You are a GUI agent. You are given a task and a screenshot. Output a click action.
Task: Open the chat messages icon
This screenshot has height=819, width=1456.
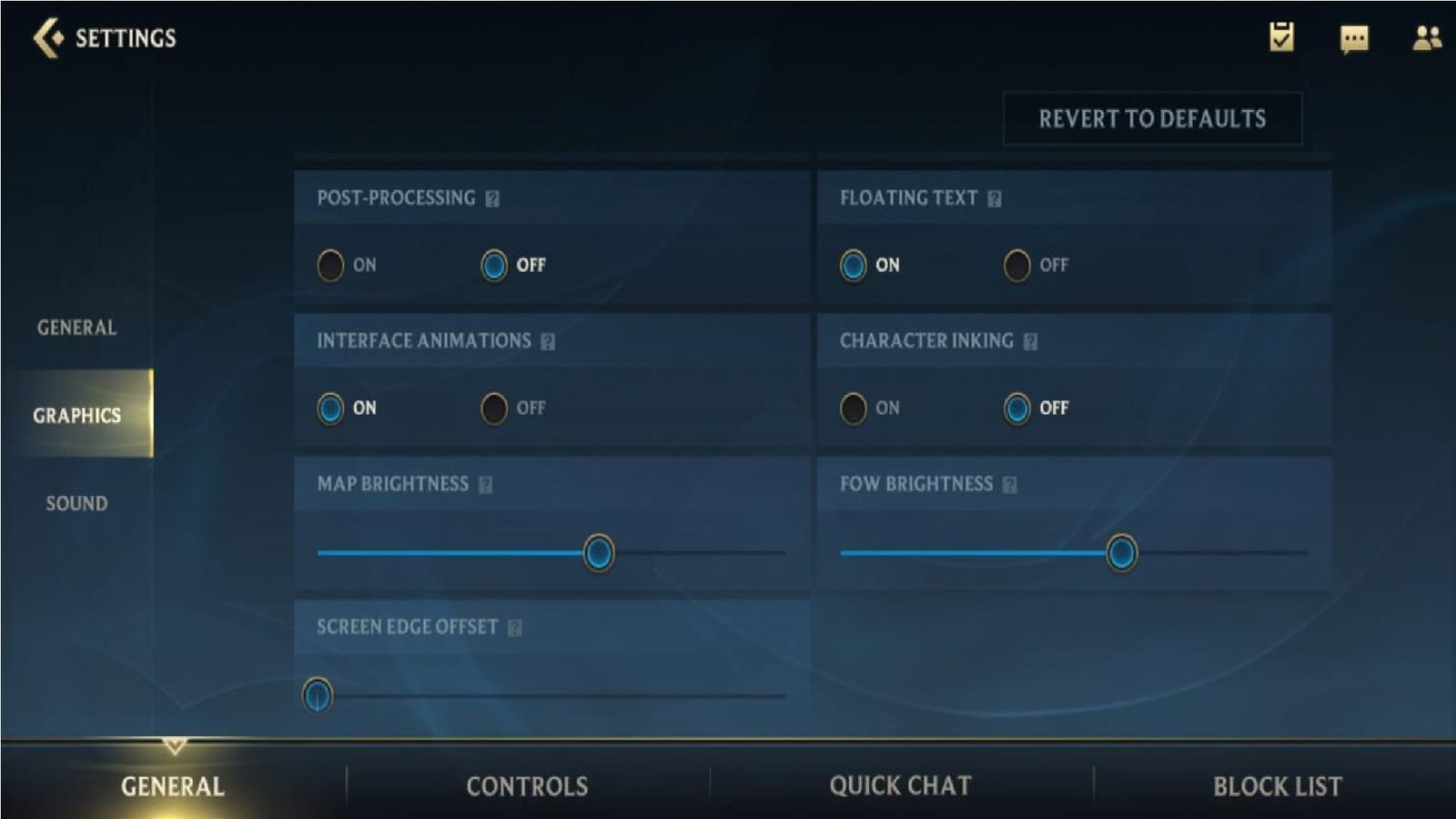(1353, 38)
